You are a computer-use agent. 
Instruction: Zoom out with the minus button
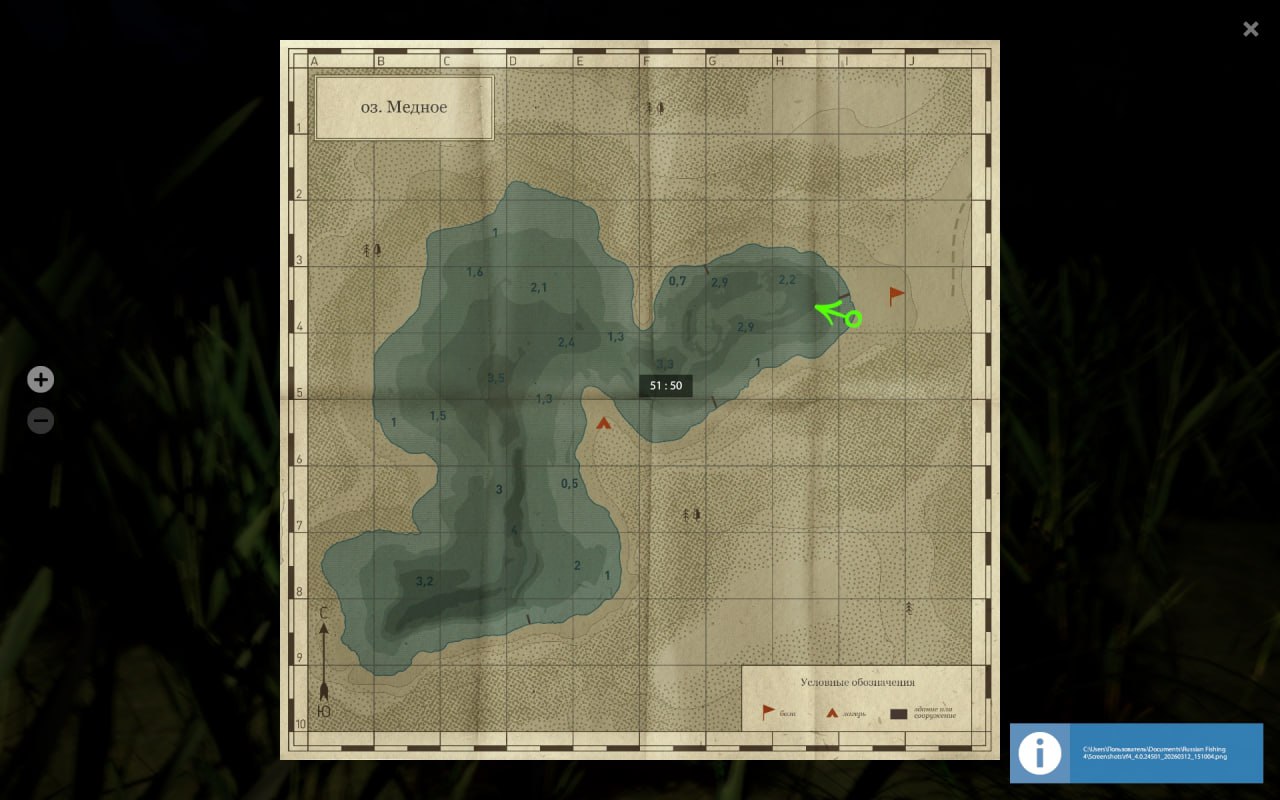[40, 421]
